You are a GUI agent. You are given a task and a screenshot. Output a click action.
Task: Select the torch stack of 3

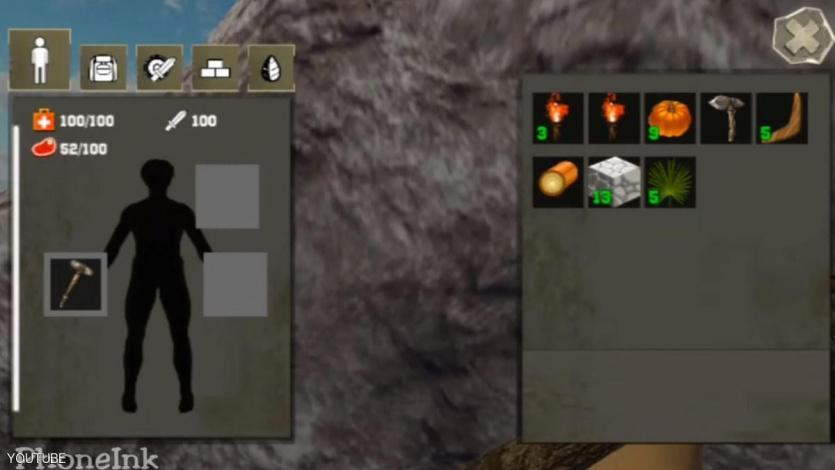[557, 118]
